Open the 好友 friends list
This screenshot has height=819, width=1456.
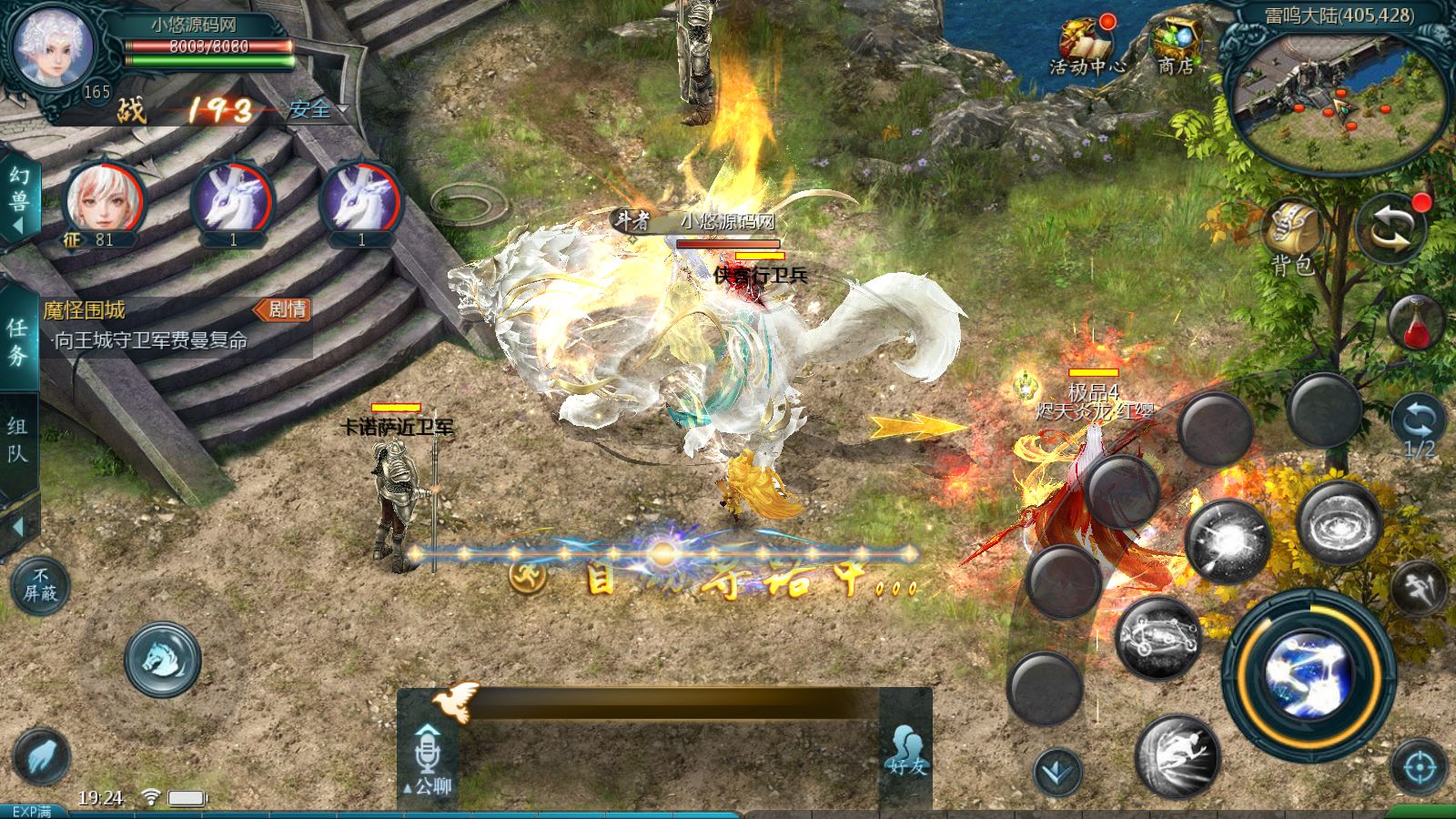point(905,752)
